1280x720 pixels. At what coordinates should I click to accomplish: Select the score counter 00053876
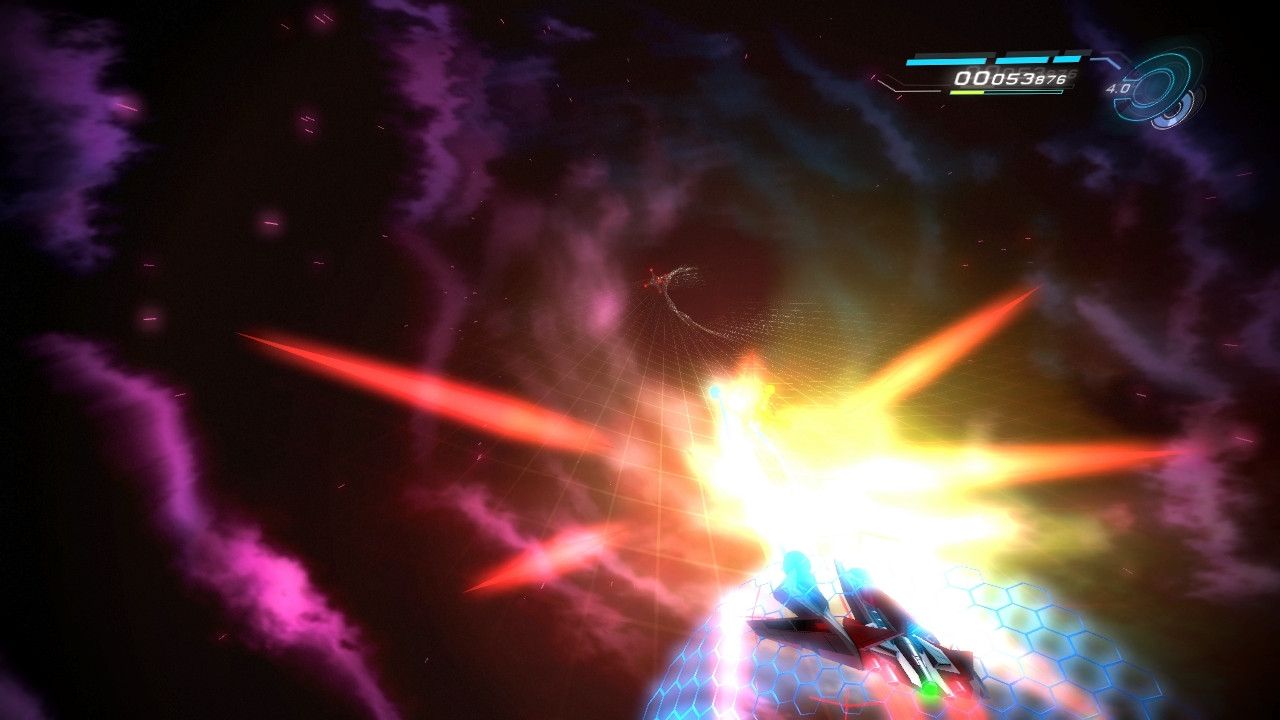click(x=1012, y=78)
